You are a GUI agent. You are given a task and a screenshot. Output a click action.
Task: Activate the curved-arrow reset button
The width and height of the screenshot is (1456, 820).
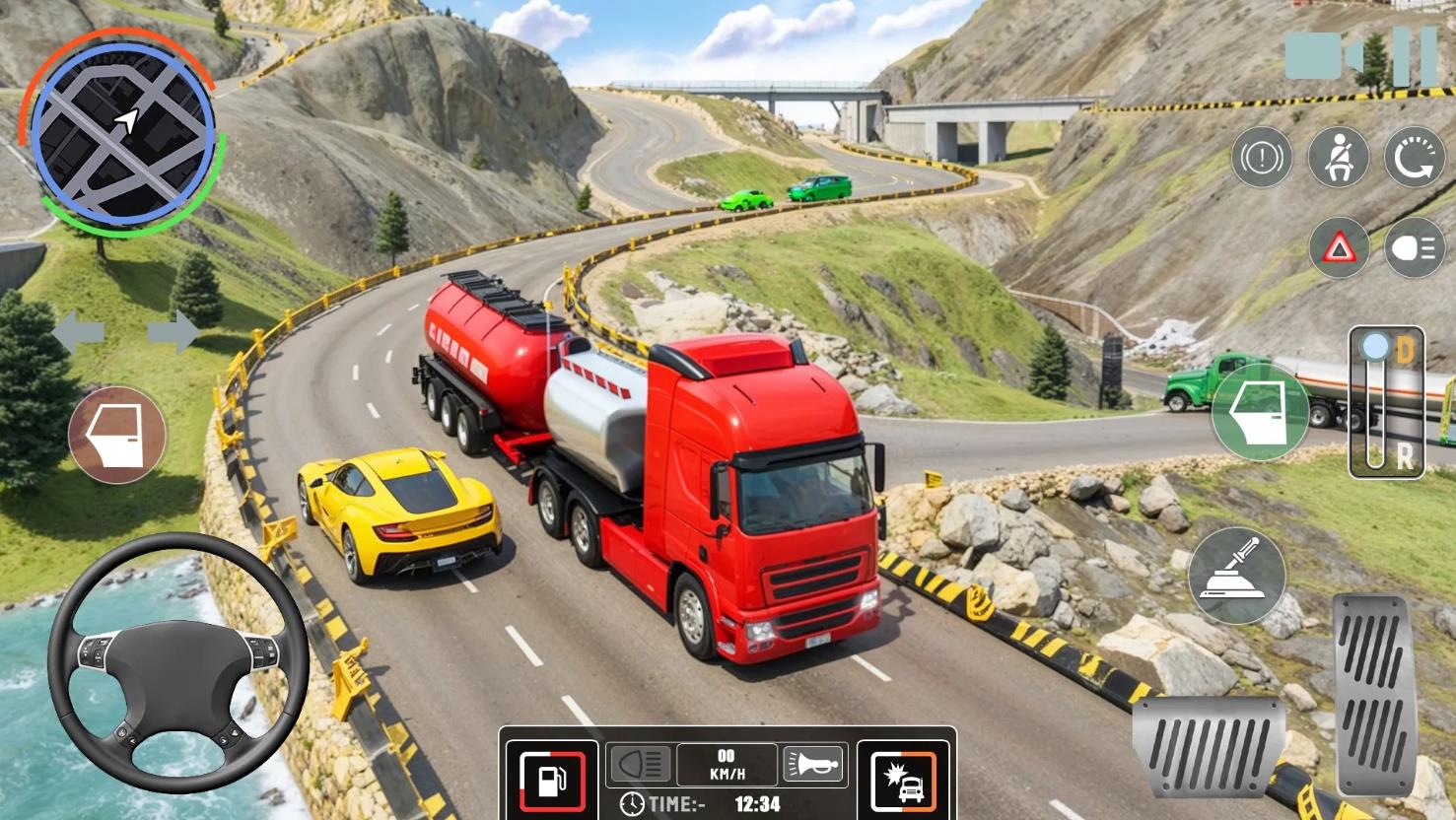pos(1415,158)
